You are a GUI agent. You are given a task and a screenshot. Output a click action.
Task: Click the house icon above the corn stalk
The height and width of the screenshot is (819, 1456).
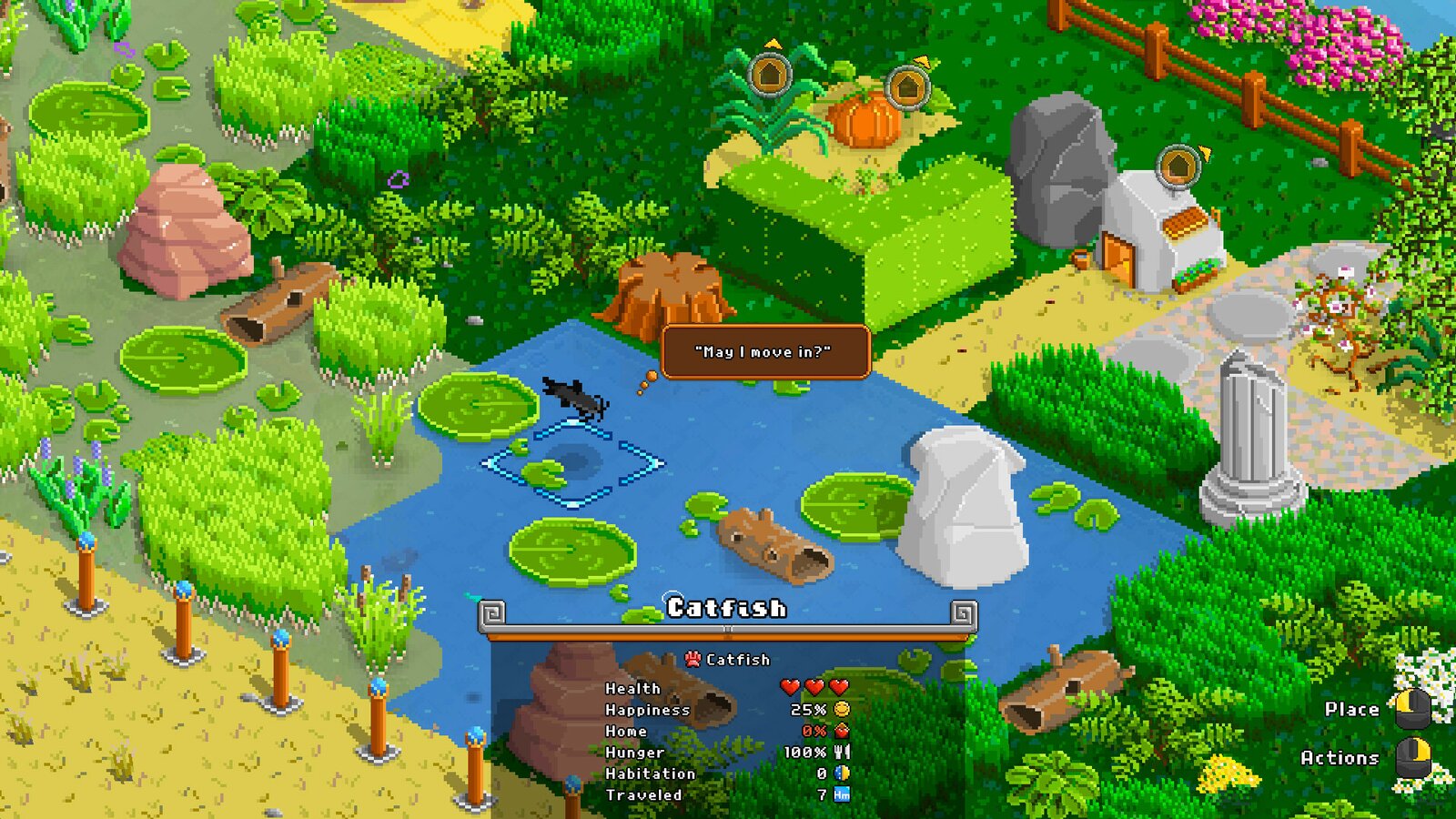pos(770,75)
